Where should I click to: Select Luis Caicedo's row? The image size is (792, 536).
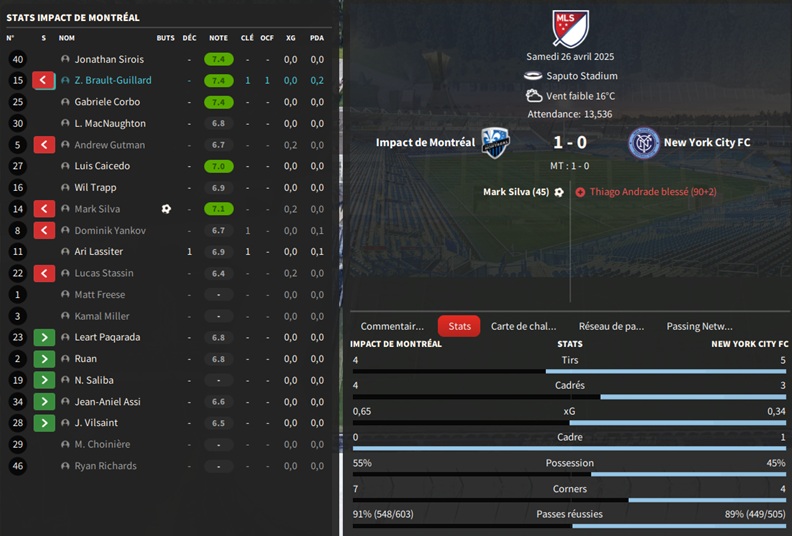coord(102,166)
